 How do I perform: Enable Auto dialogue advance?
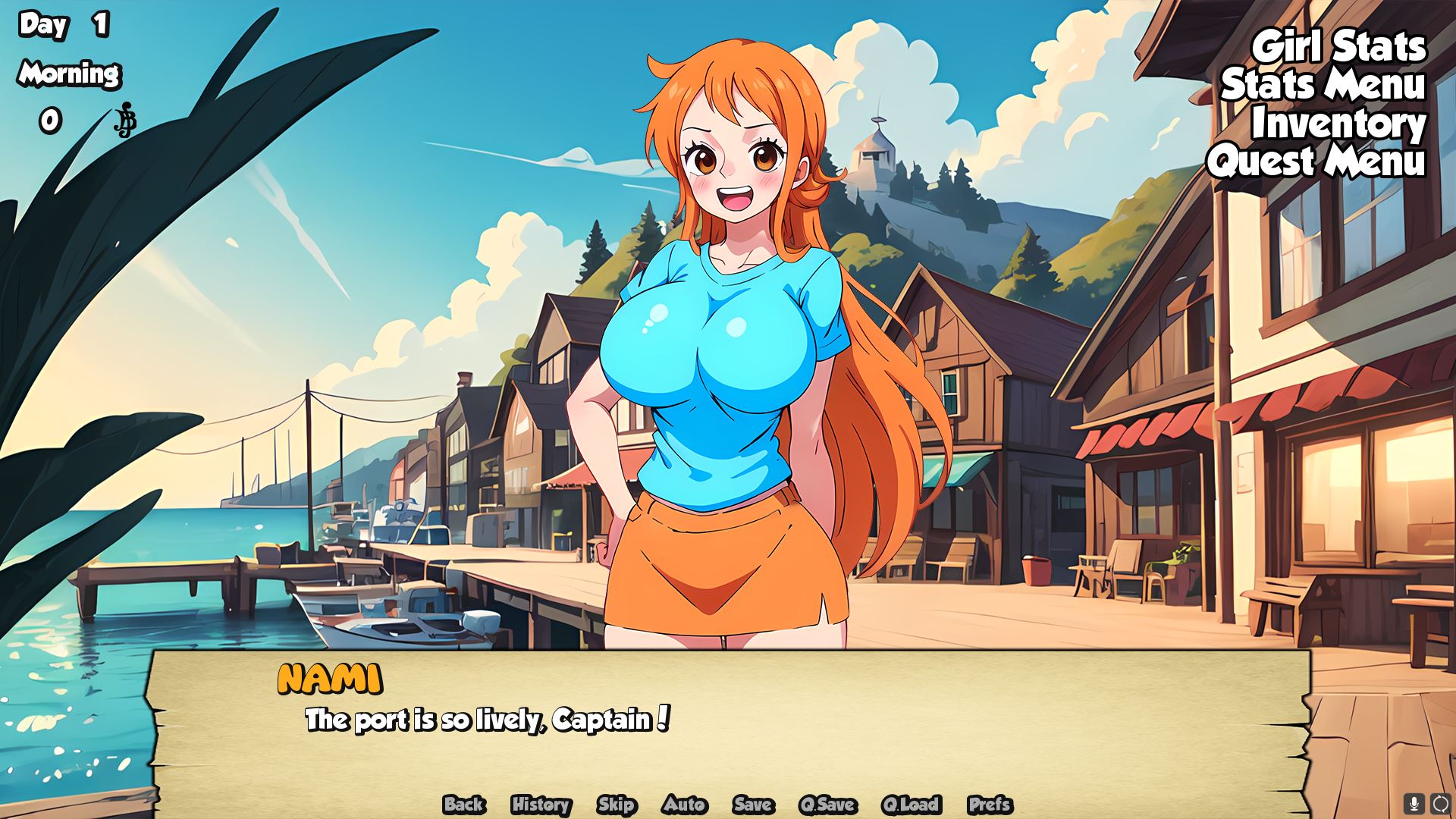[685, 805]
